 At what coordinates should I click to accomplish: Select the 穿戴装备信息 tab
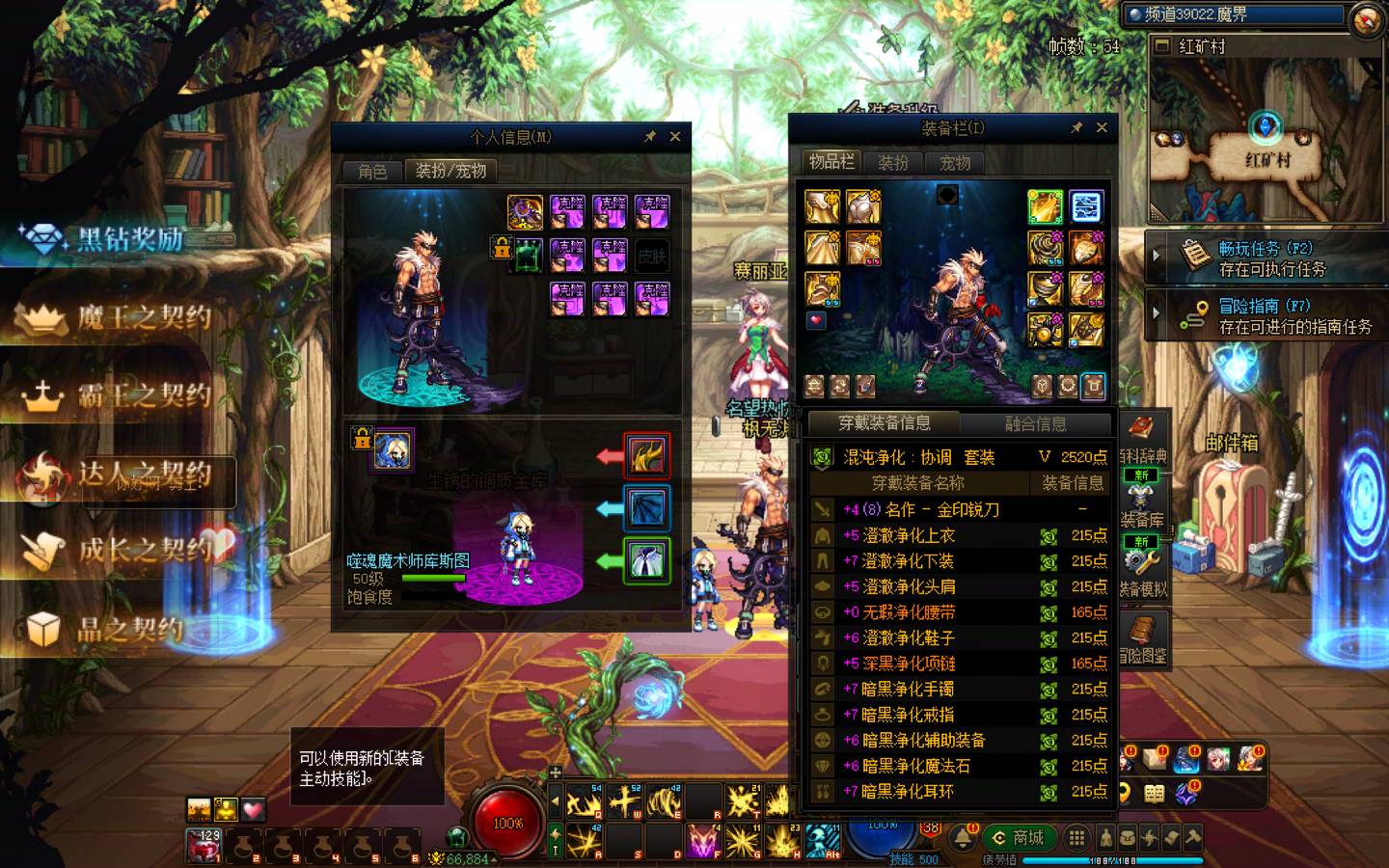click(884, 423)
